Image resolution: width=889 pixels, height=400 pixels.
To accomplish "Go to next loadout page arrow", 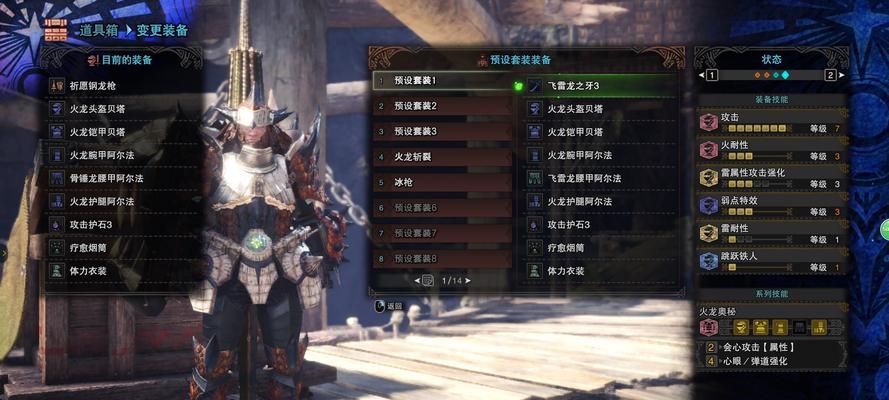I will click(x=469, y=281).
